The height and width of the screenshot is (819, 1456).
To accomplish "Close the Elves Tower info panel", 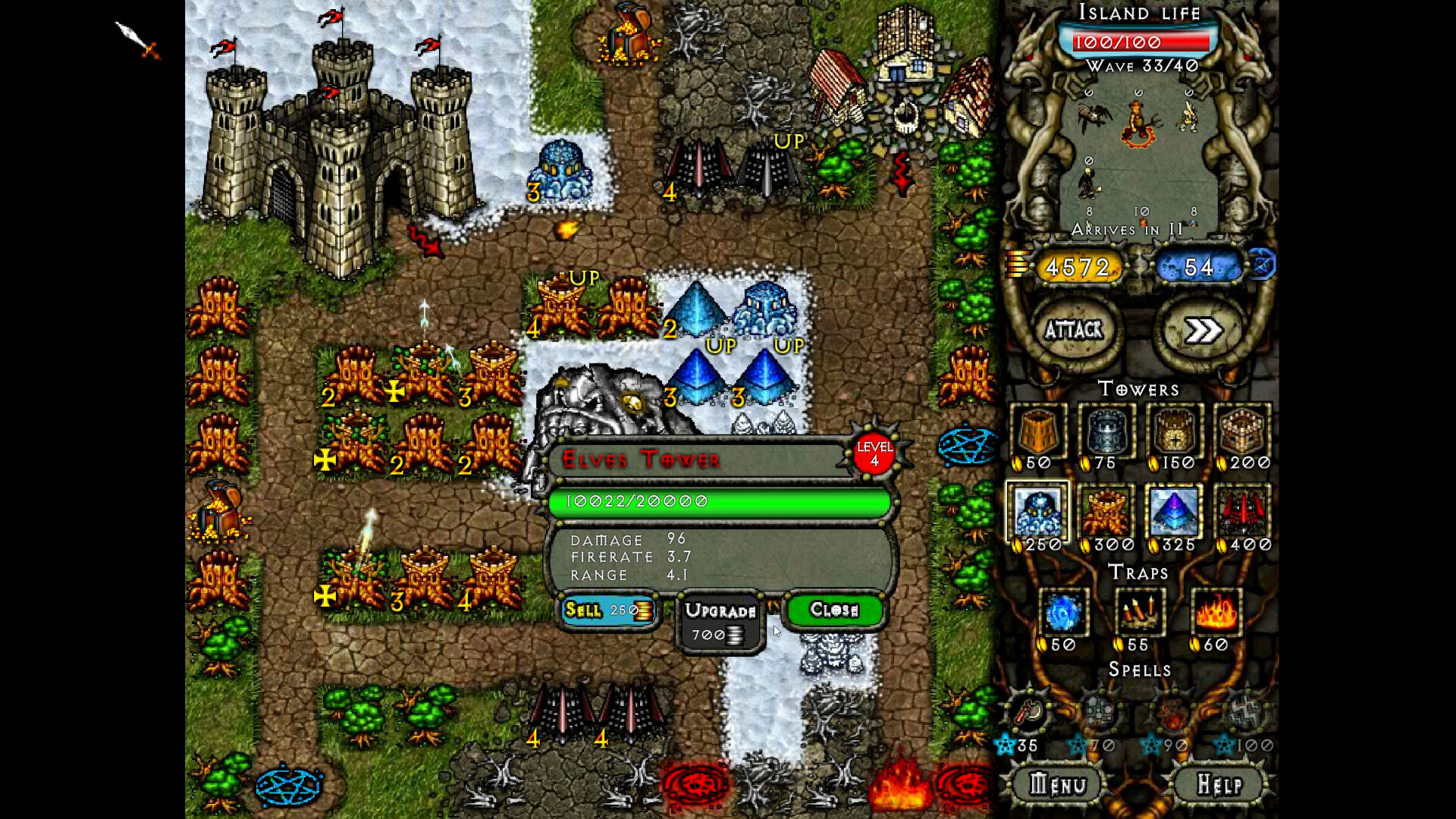I will tap(834, 610).
